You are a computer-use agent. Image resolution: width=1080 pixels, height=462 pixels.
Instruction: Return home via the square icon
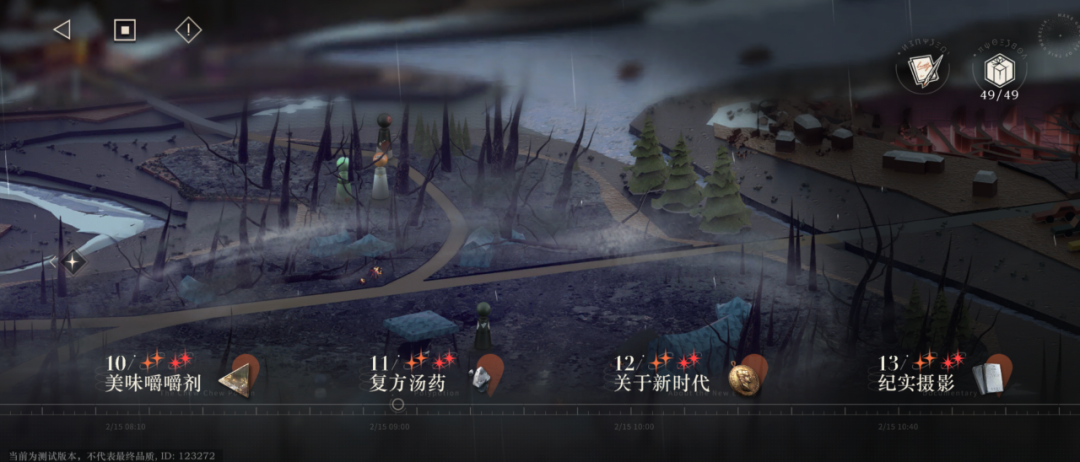pyautogui.click(x=124, y=30)
